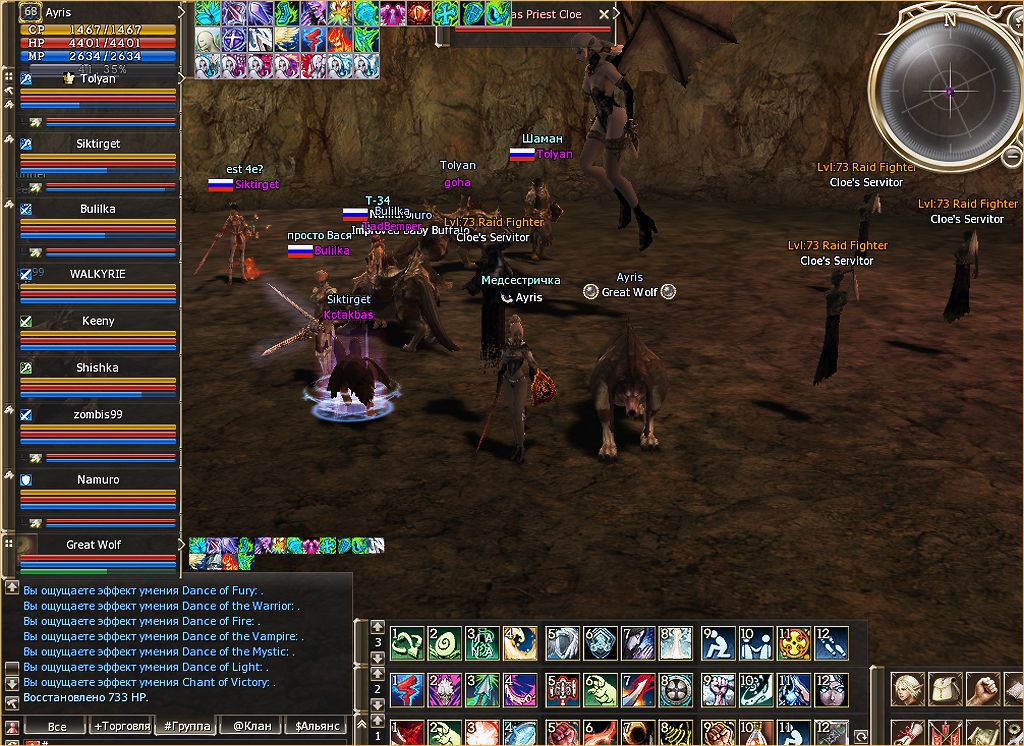Image resolution: width=1024 pixels, height=746 pixels.
Task: Use the sit-down action in hotbar 3 slot 9
Action: coord(718,643)
